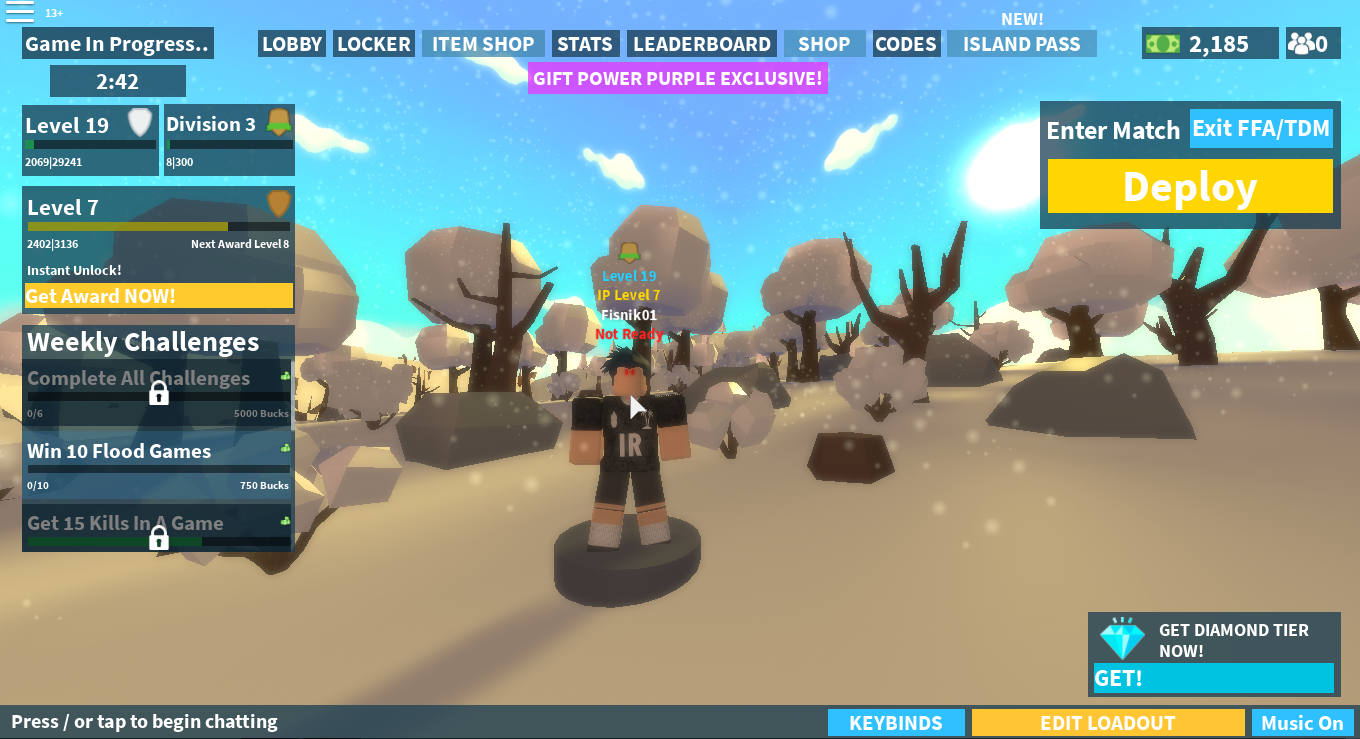Open the CODES menu
The width and height of the screenshot is (1360, 739).
pyautogui.click(x=906, y=44)
